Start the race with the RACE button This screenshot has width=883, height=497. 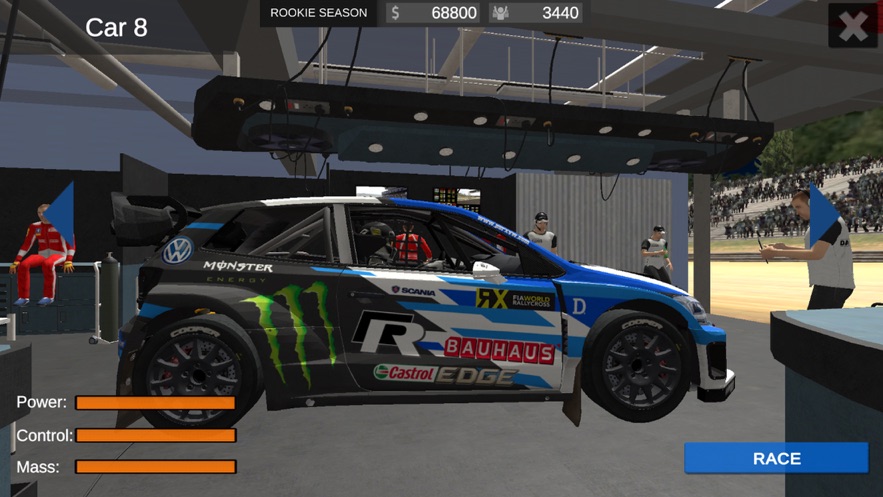click(776, 458)
